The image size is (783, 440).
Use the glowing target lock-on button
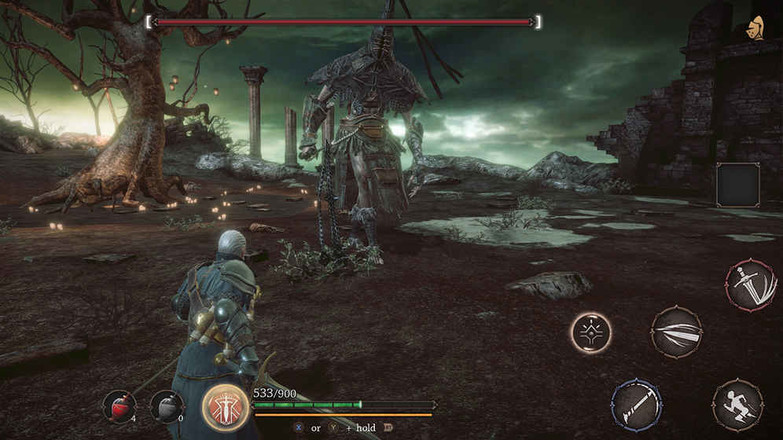pyautogui.click(x=591, y=332)
